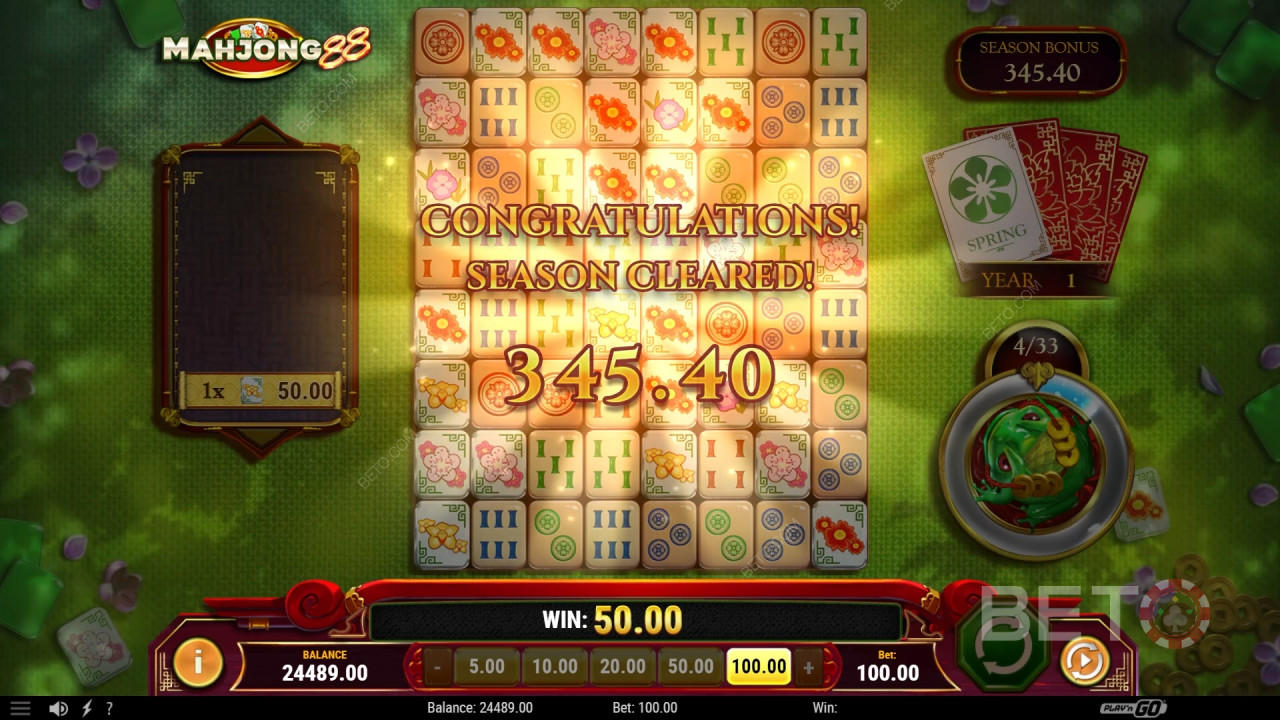Switch to the 5.00 bet value
The width and height of the screenshot is (1280, 720).
click(x=487, y=666)
